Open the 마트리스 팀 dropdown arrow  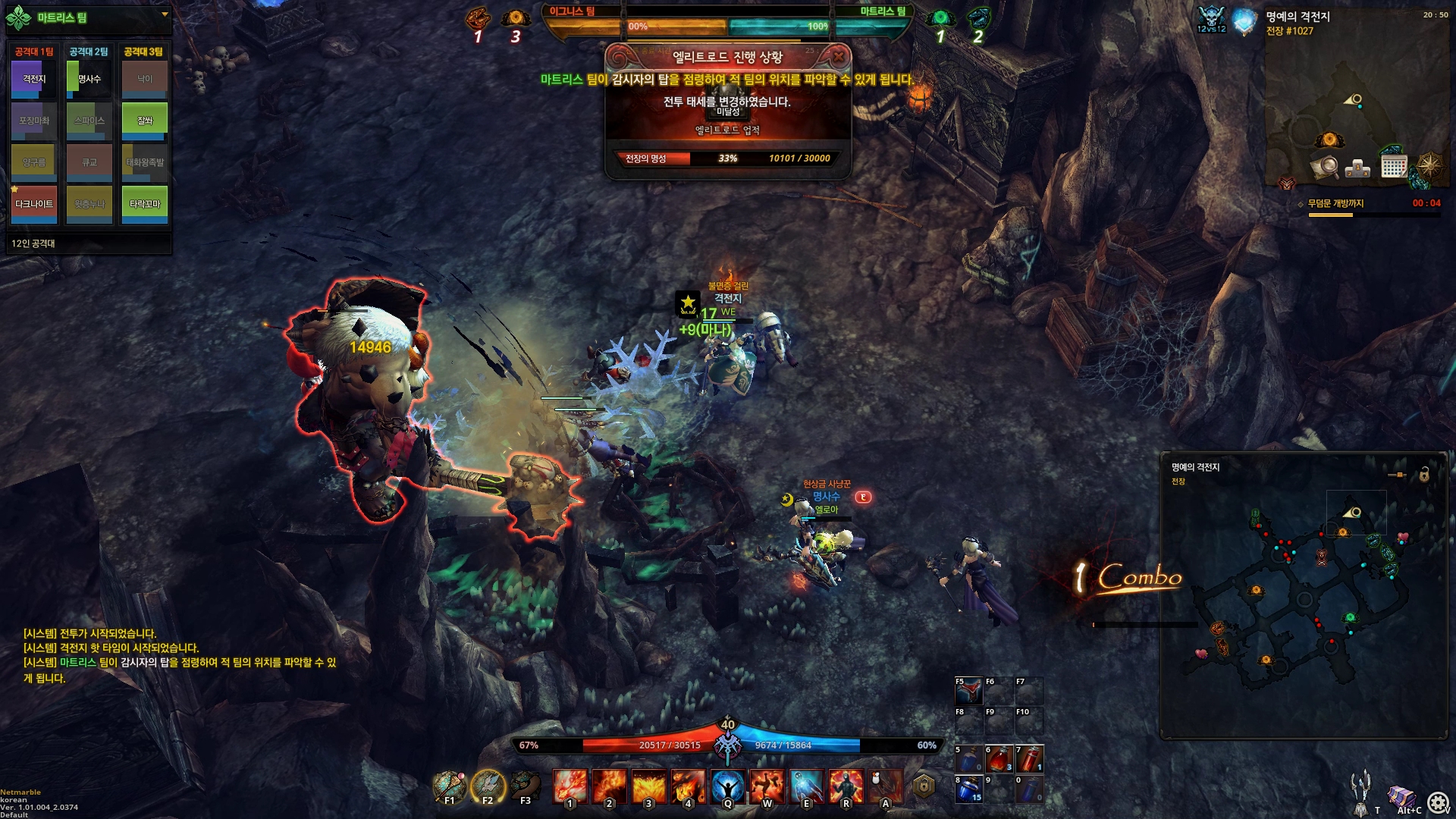(x=165, y=14)
